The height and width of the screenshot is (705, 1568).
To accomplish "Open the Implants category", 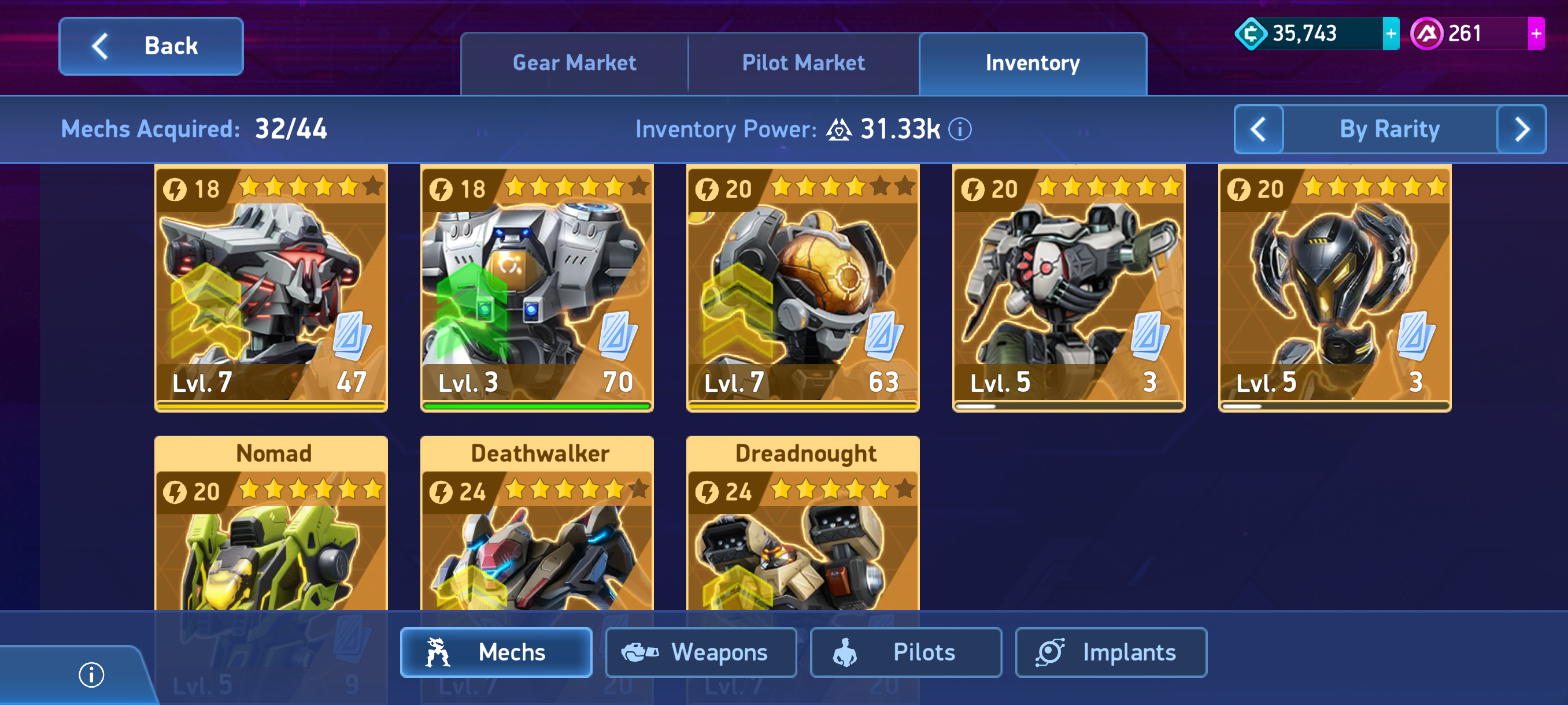I will [x=1111, y=652].
